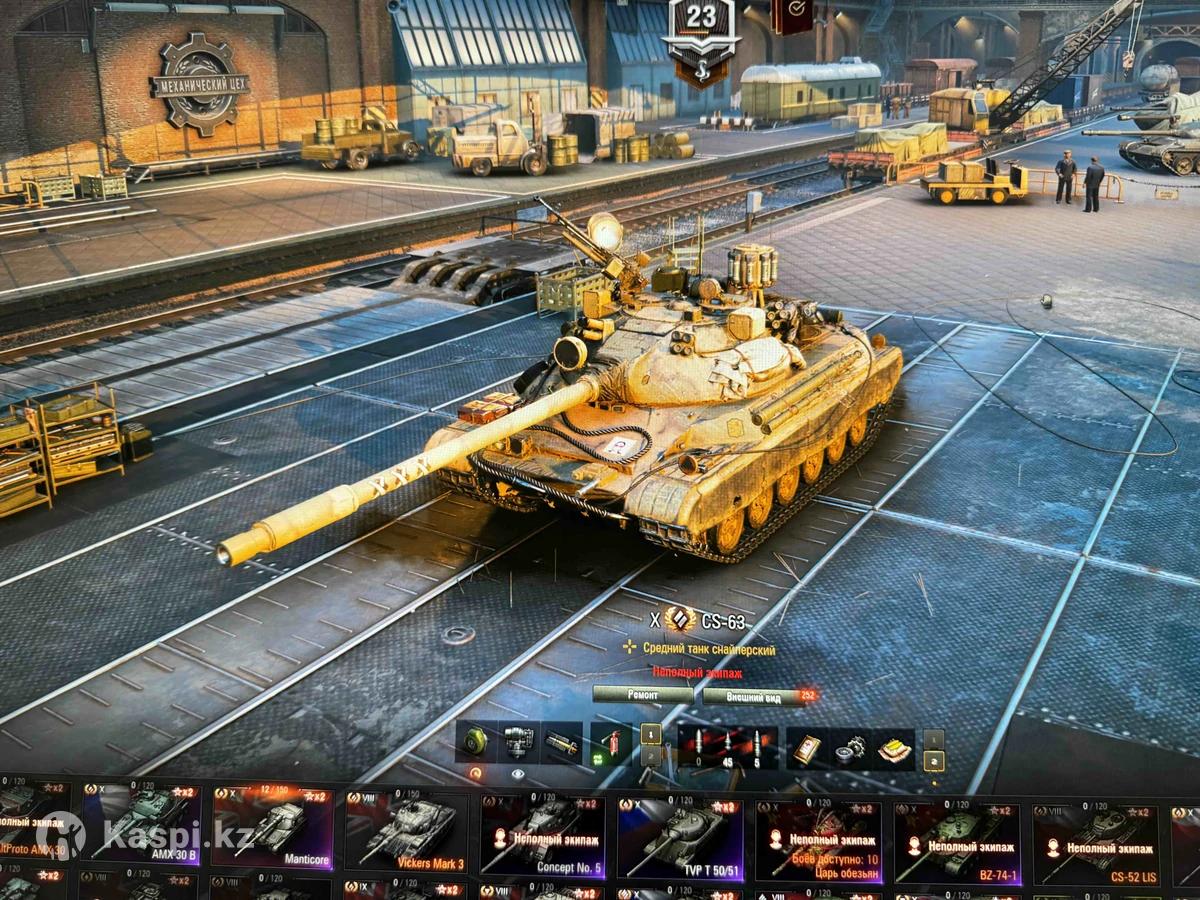This screenshot has width=1200, height=900.
Task: Open the green ventilation equipment slot
Action: click(475, 743)
